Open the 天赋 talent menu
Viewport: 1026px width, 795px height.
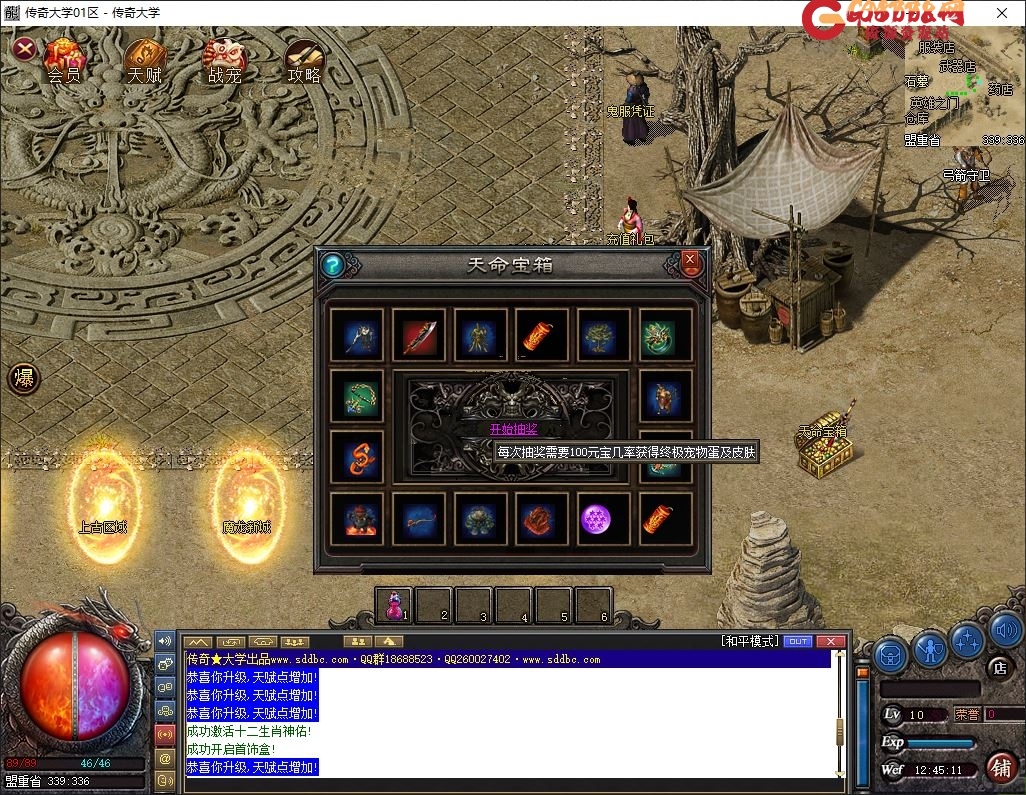(x=145, y=59)
